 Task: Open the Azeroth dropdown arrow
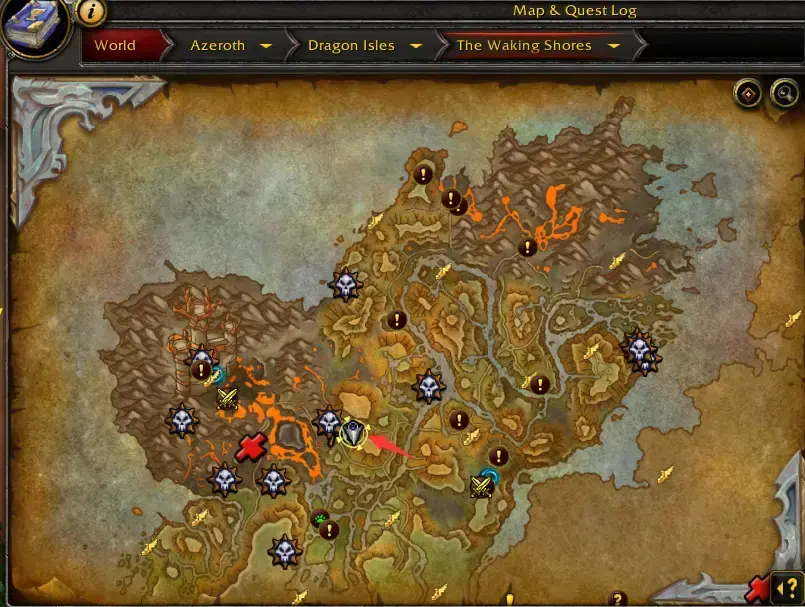click(266, 46)
